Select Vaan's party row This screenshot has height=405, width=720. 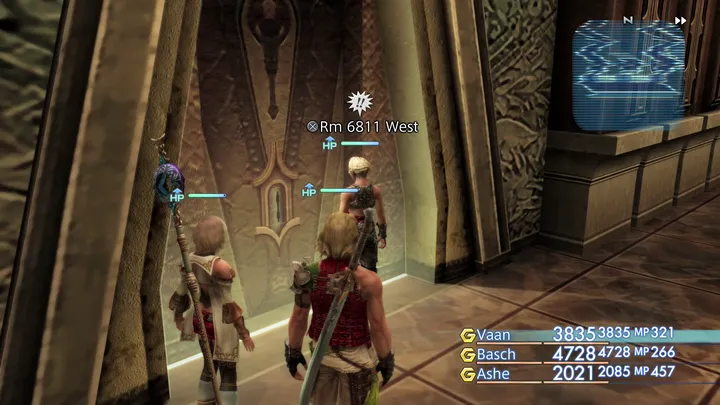588,335
